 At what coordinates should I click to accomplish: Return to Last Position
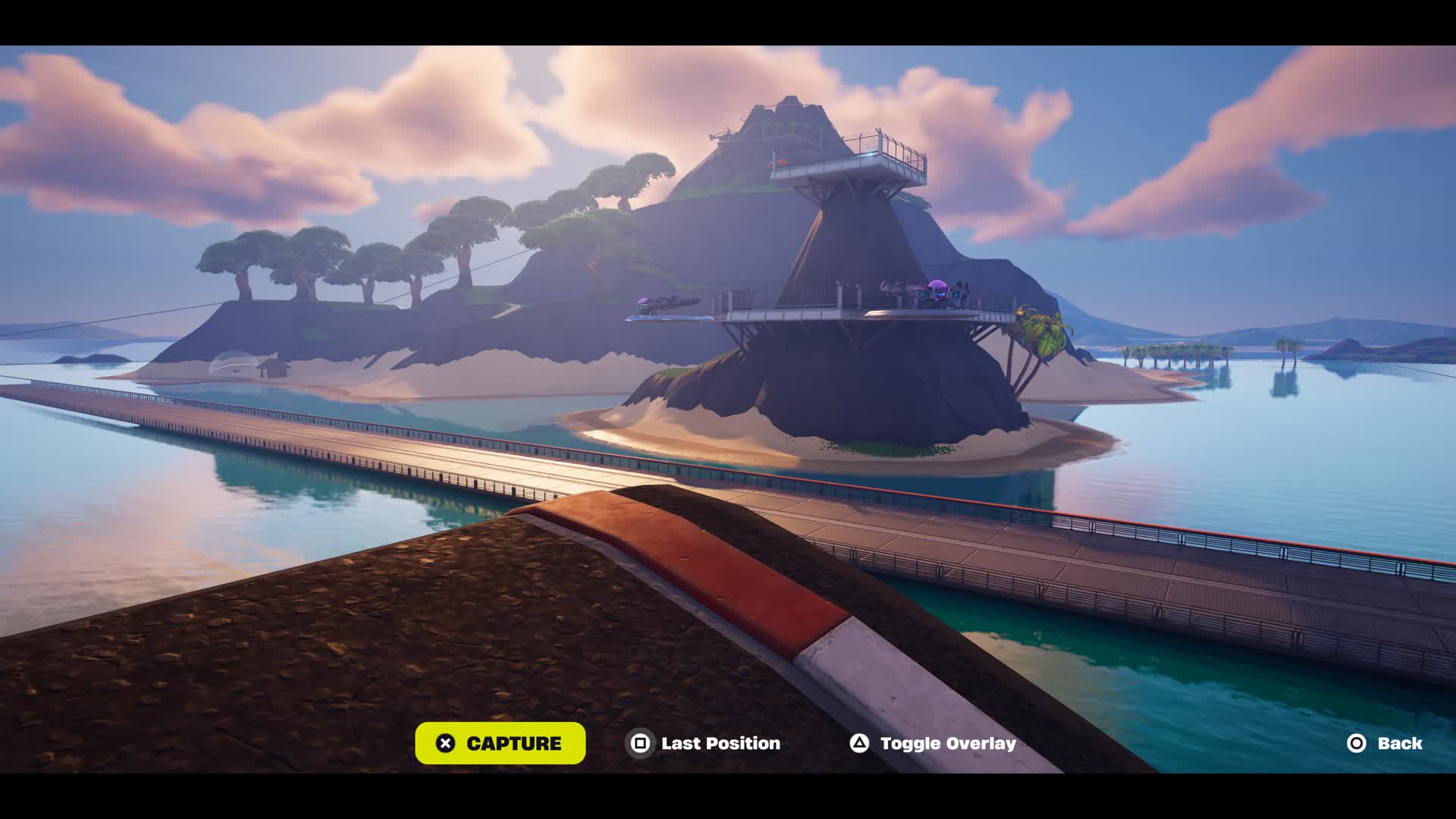click(704, 743)
